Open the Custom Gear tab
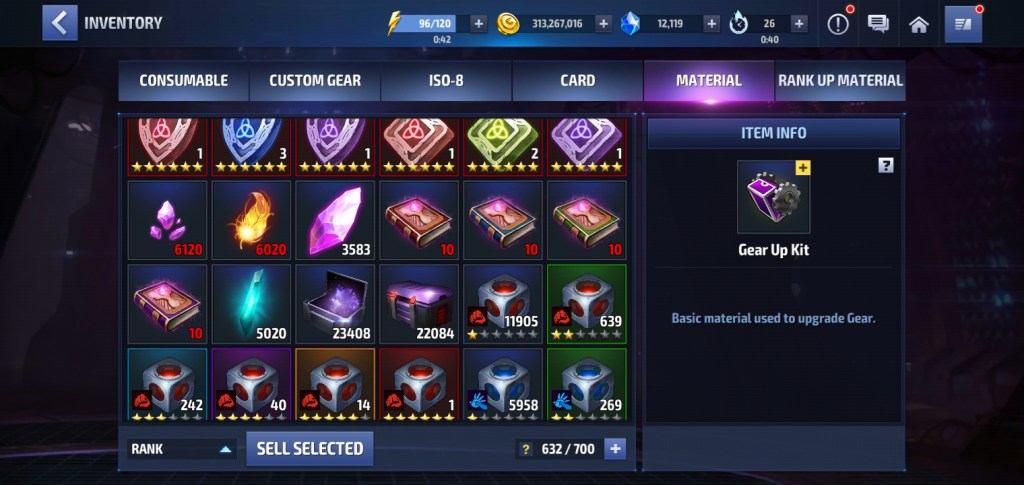 [315, 81]
